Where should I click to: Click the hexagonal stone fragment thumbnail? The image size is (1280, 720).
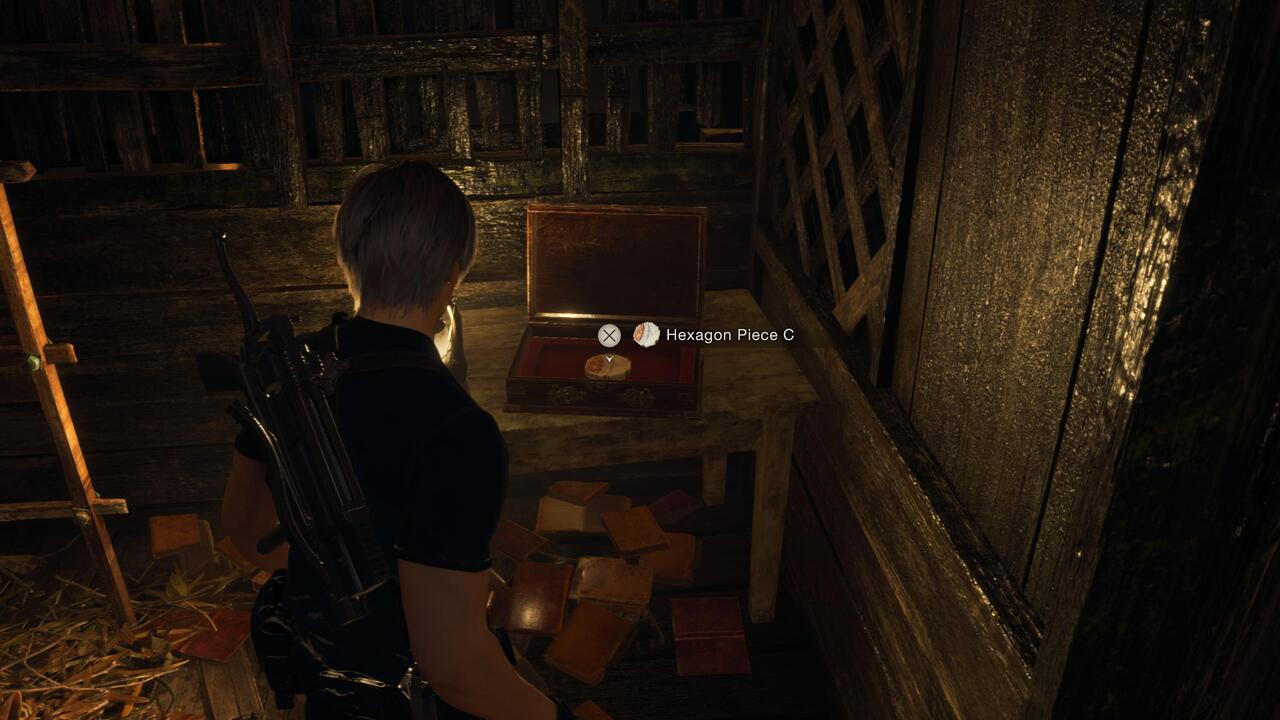click(x=647, y=334)
